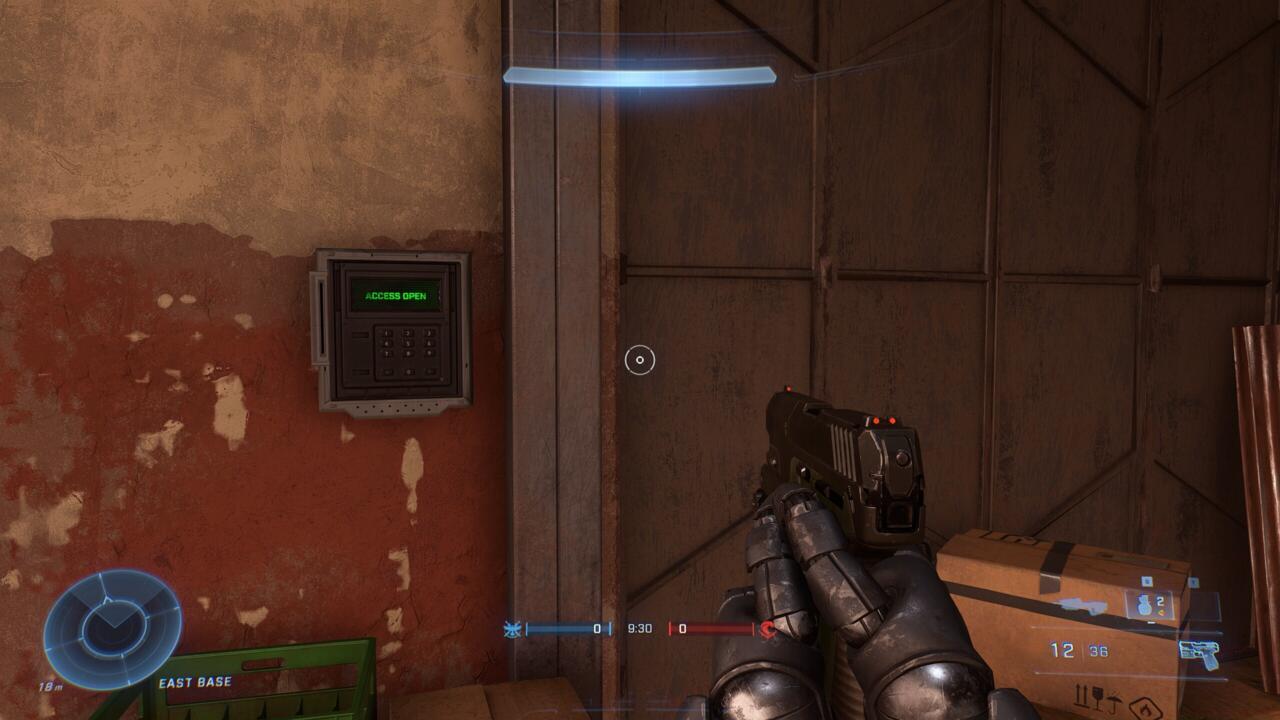Toggle the ACCESS OPEN display on the keypad
This screenshot has width=1280, height=720.
pyautogui.click(x=396, y=296)
